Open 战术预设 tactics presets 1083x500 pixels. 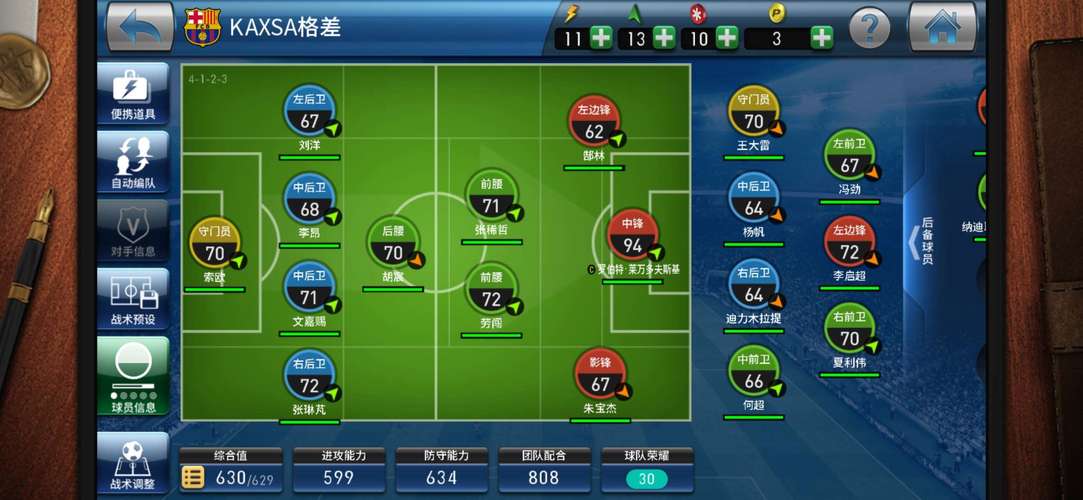(x=133, y=298)
